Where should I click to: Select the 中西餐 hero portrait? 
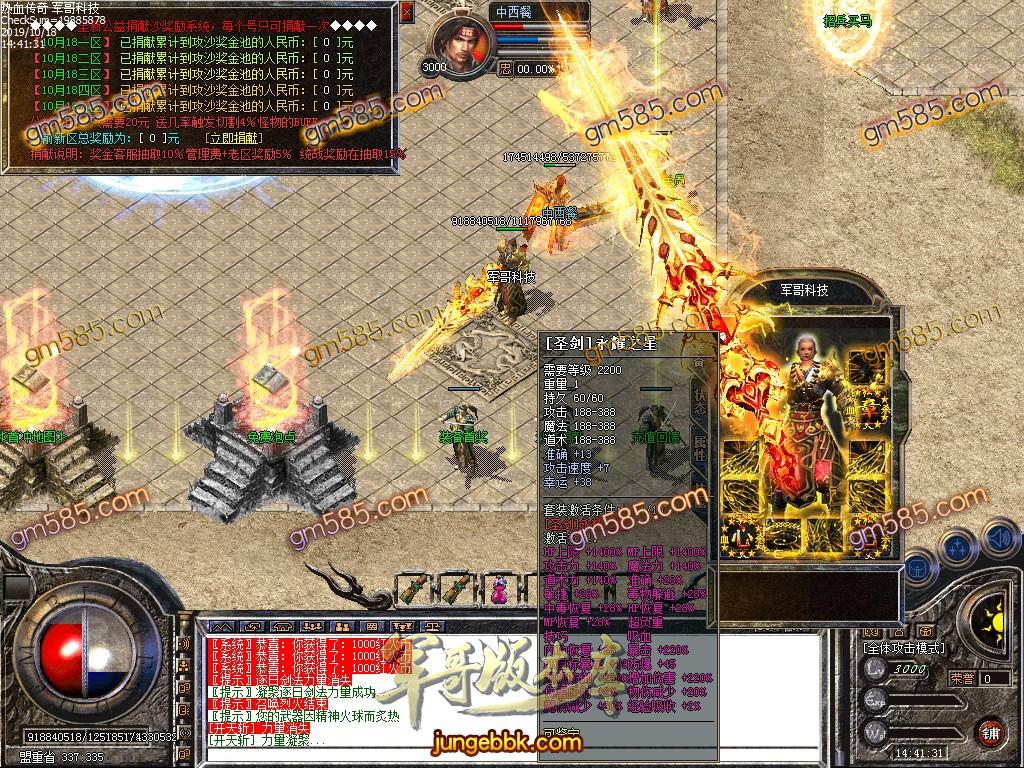(x=464, y=45)
